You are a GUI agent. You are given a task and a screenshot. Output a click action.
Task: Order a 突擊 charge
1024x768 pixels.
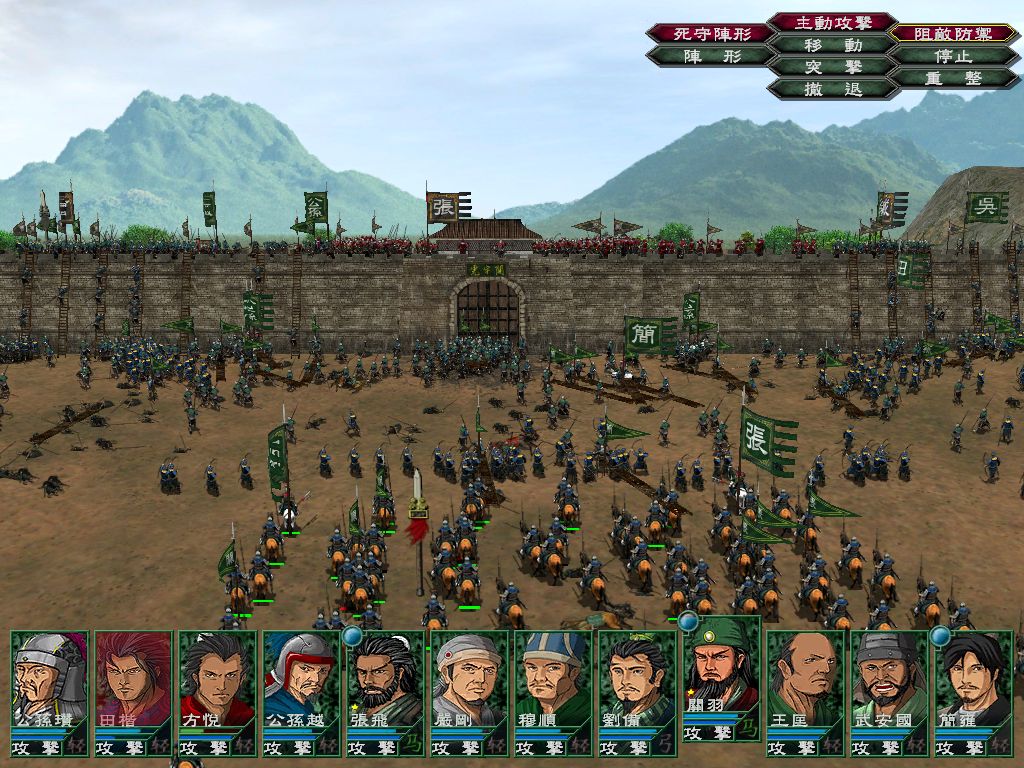pos(833,67)
